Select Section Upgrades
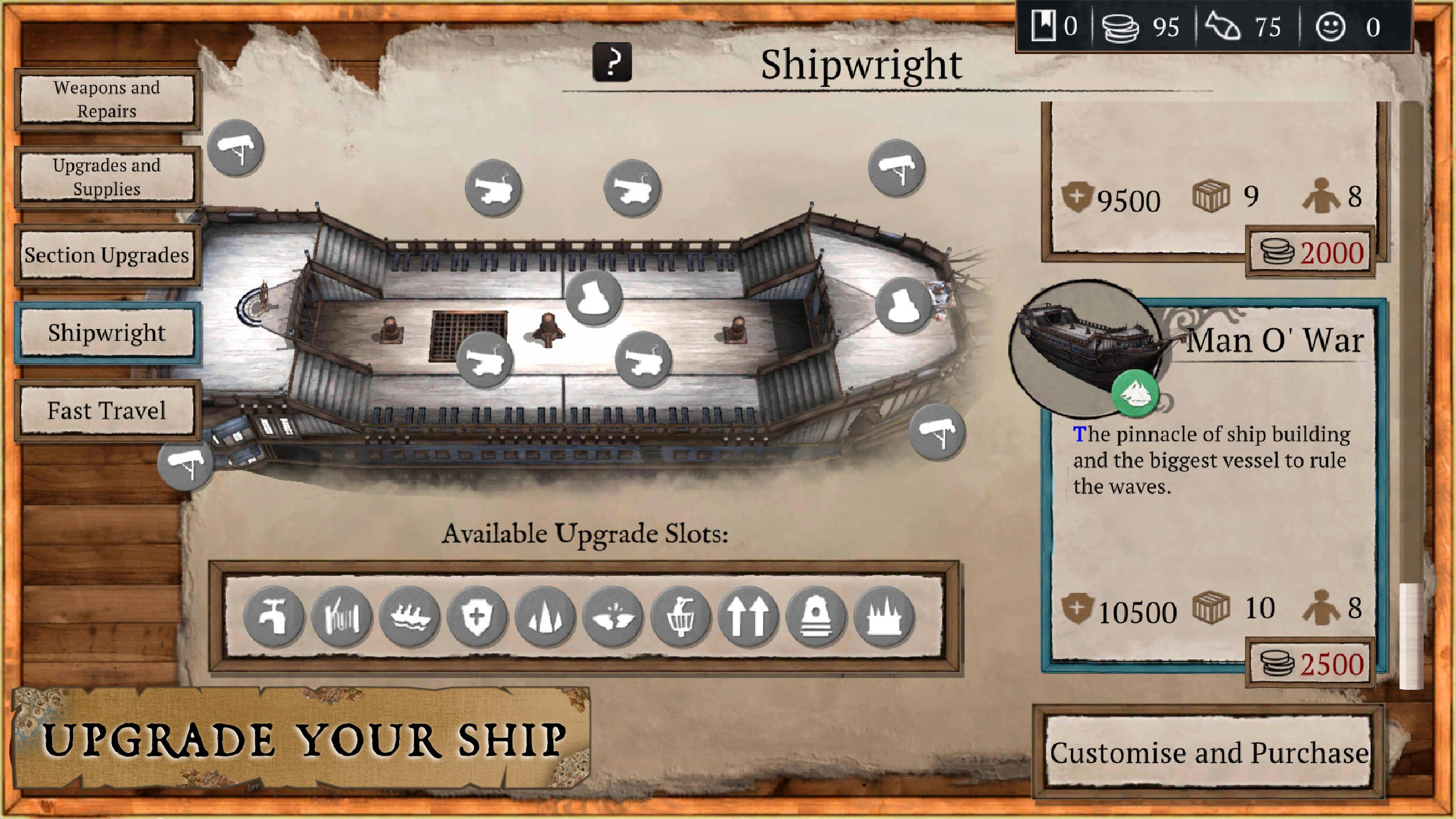Viewport: 1456px width, 819px height. tap(107, 255)
